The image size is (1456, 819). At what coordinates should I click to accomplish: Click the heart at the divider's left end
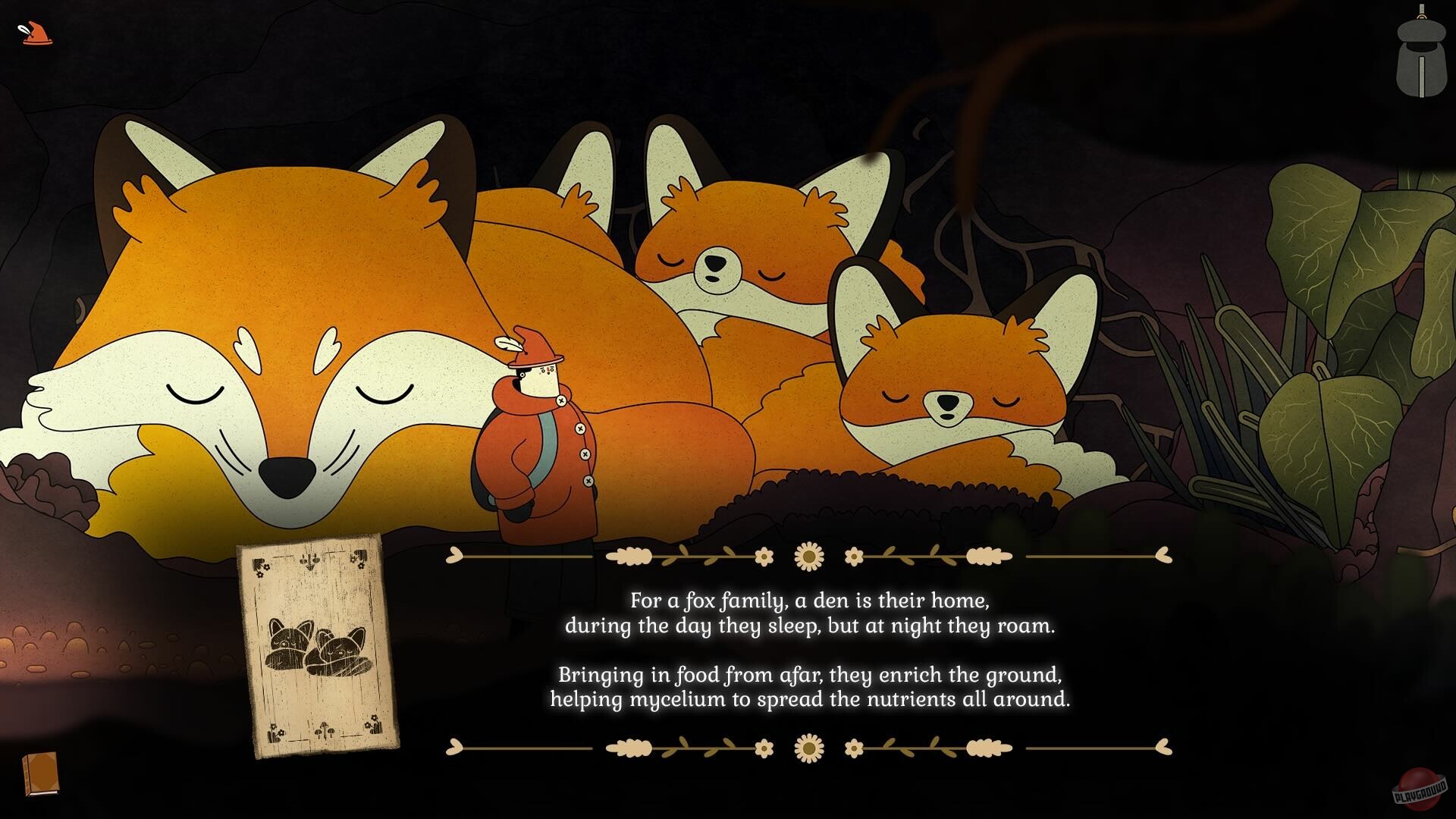tap(453, 556)
